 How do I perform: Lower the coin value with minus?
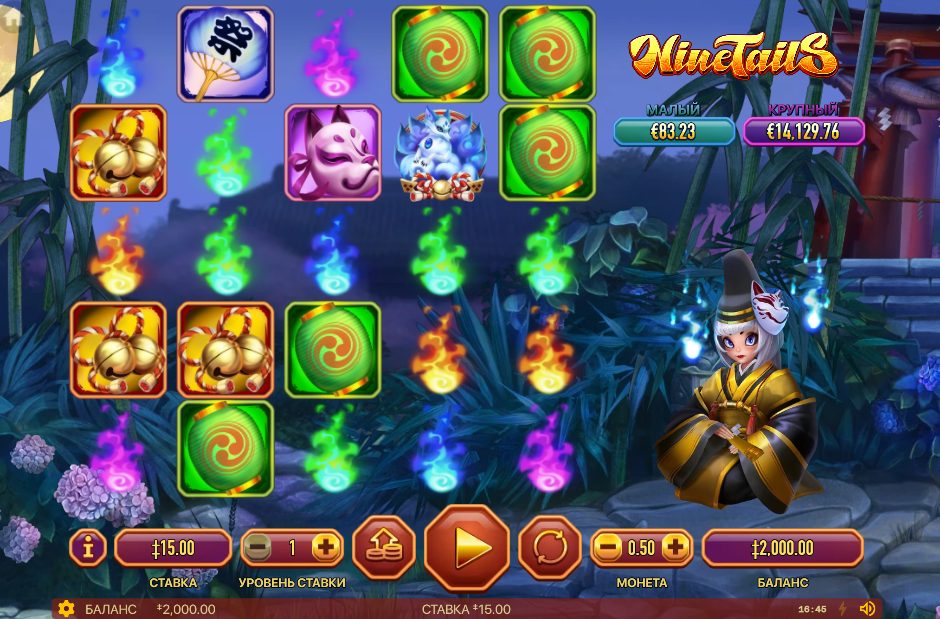click(x=608, y=547)
